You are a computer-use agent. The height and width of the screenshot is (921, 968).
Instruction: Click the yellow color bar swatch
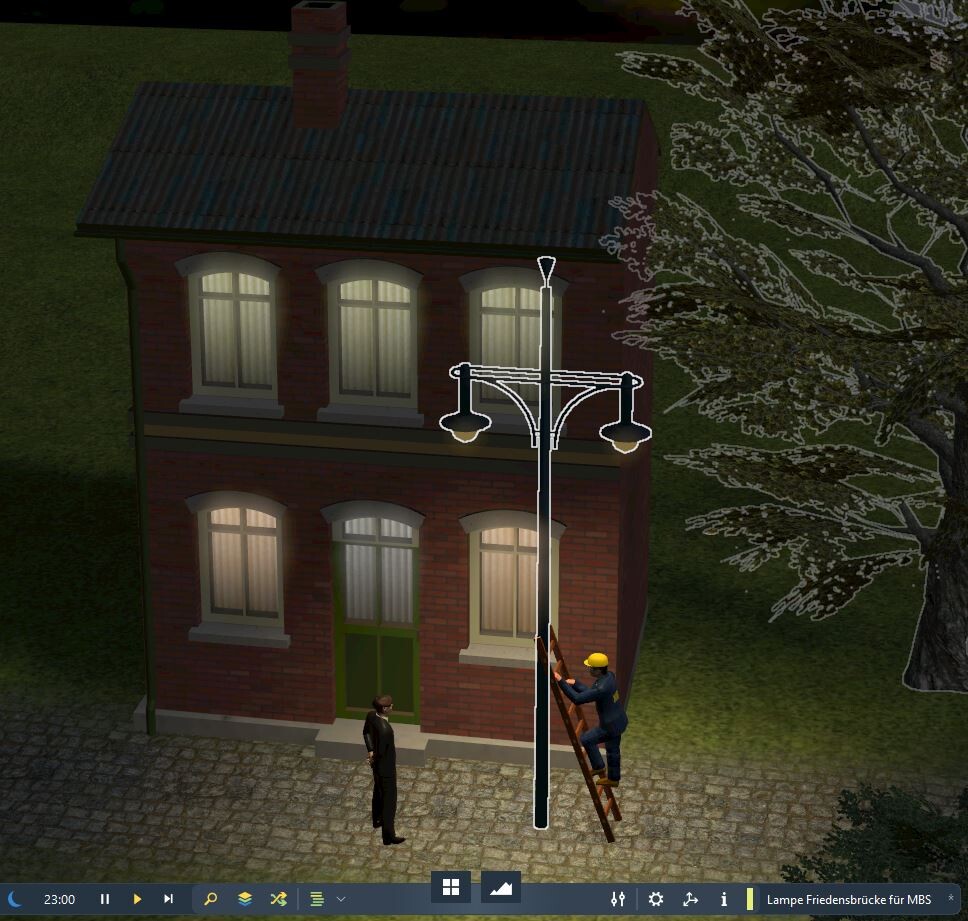click(x=750, y=899)
